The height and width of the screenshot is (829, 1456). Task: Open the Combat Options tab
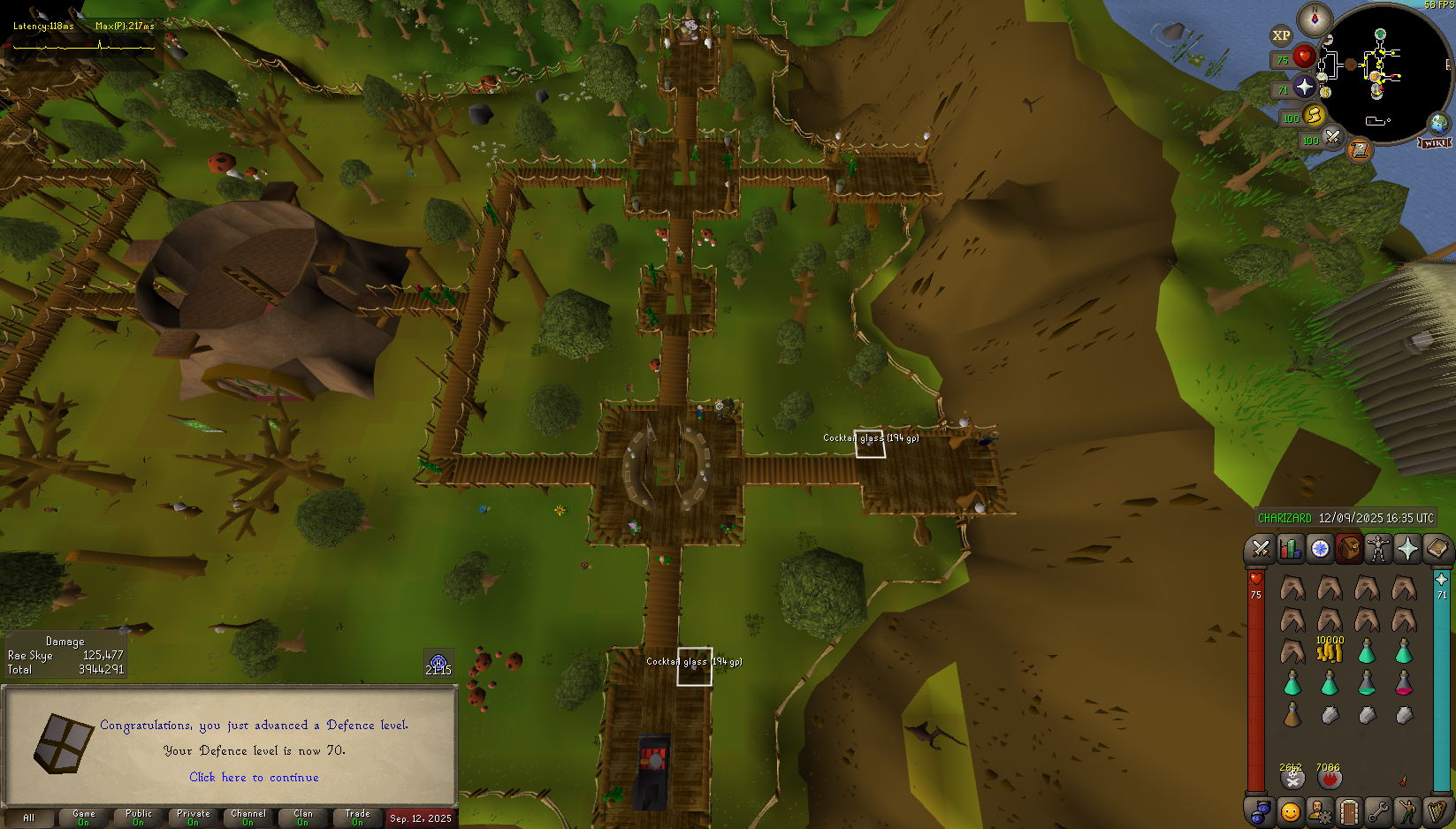coord(1260,549)
